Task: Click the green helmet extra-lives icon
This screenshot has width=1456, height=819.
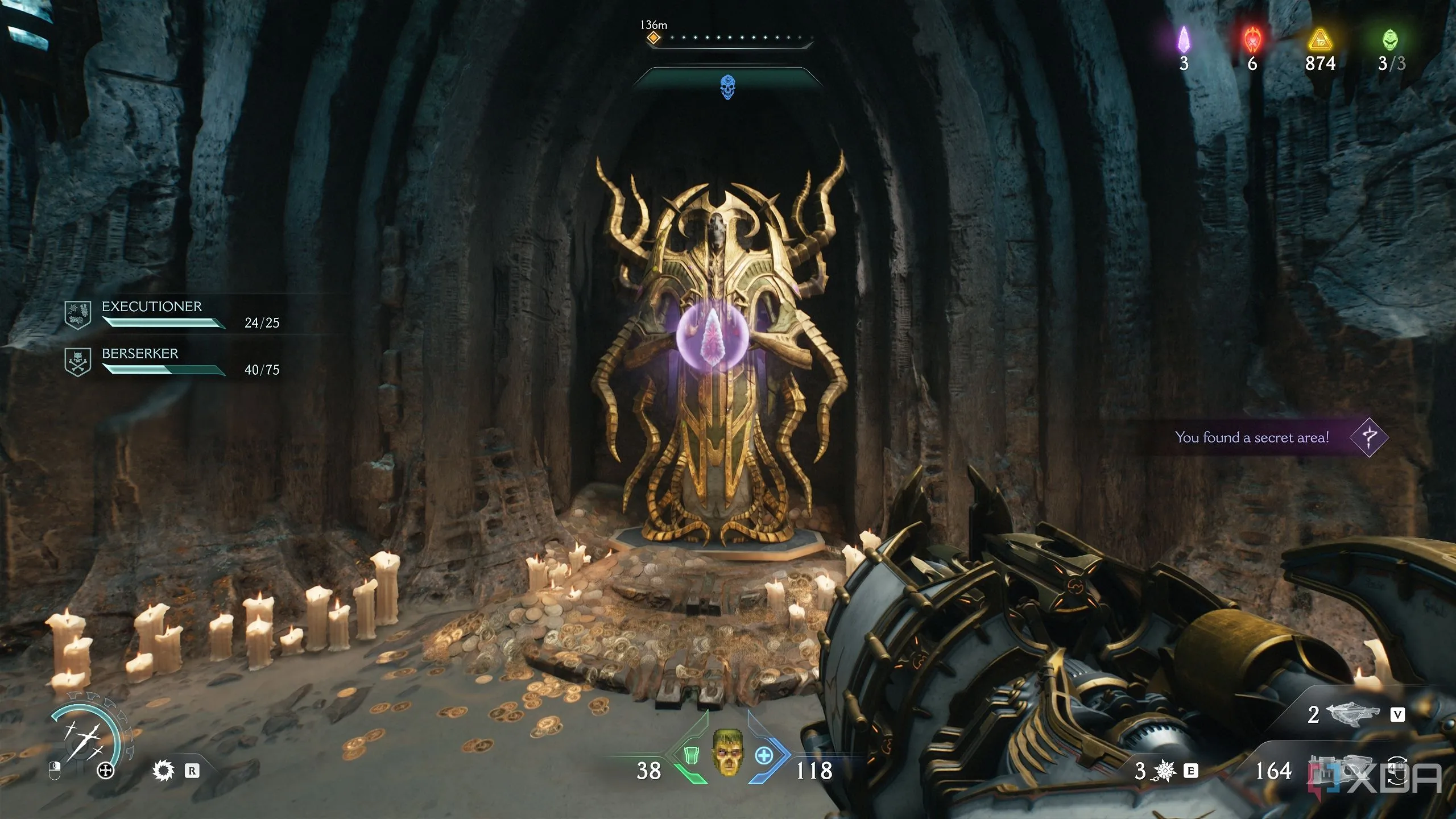Action: coord(1390,39)
